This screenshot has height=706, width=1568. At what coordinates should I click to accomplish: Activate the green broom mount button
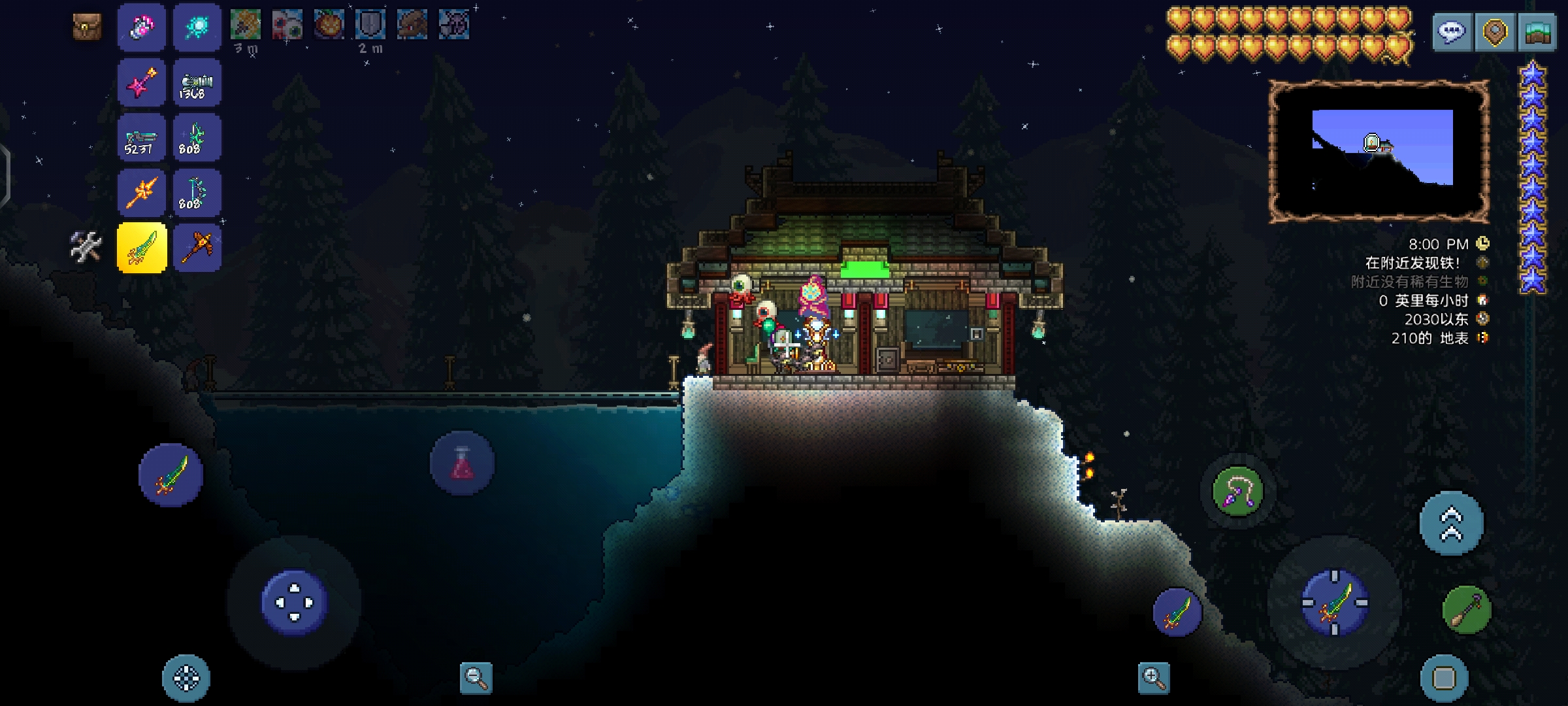coord(1467,610)
